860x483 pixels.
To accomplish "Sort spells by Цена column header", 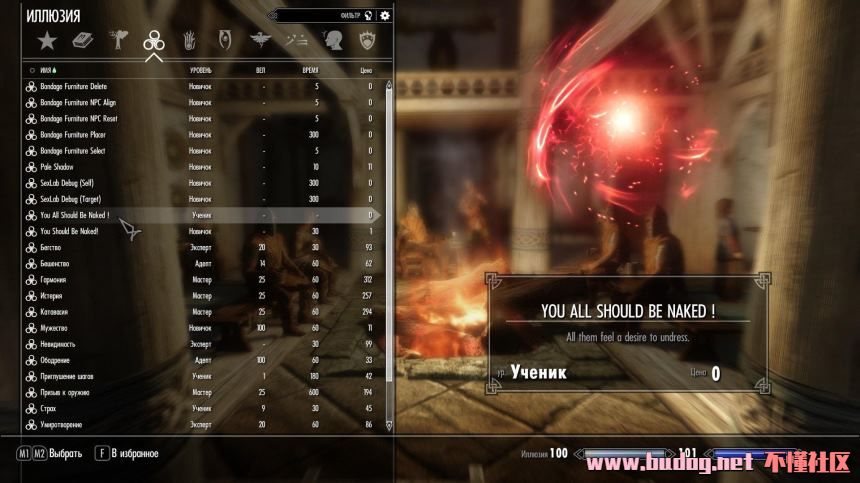I will click(365, 70).
